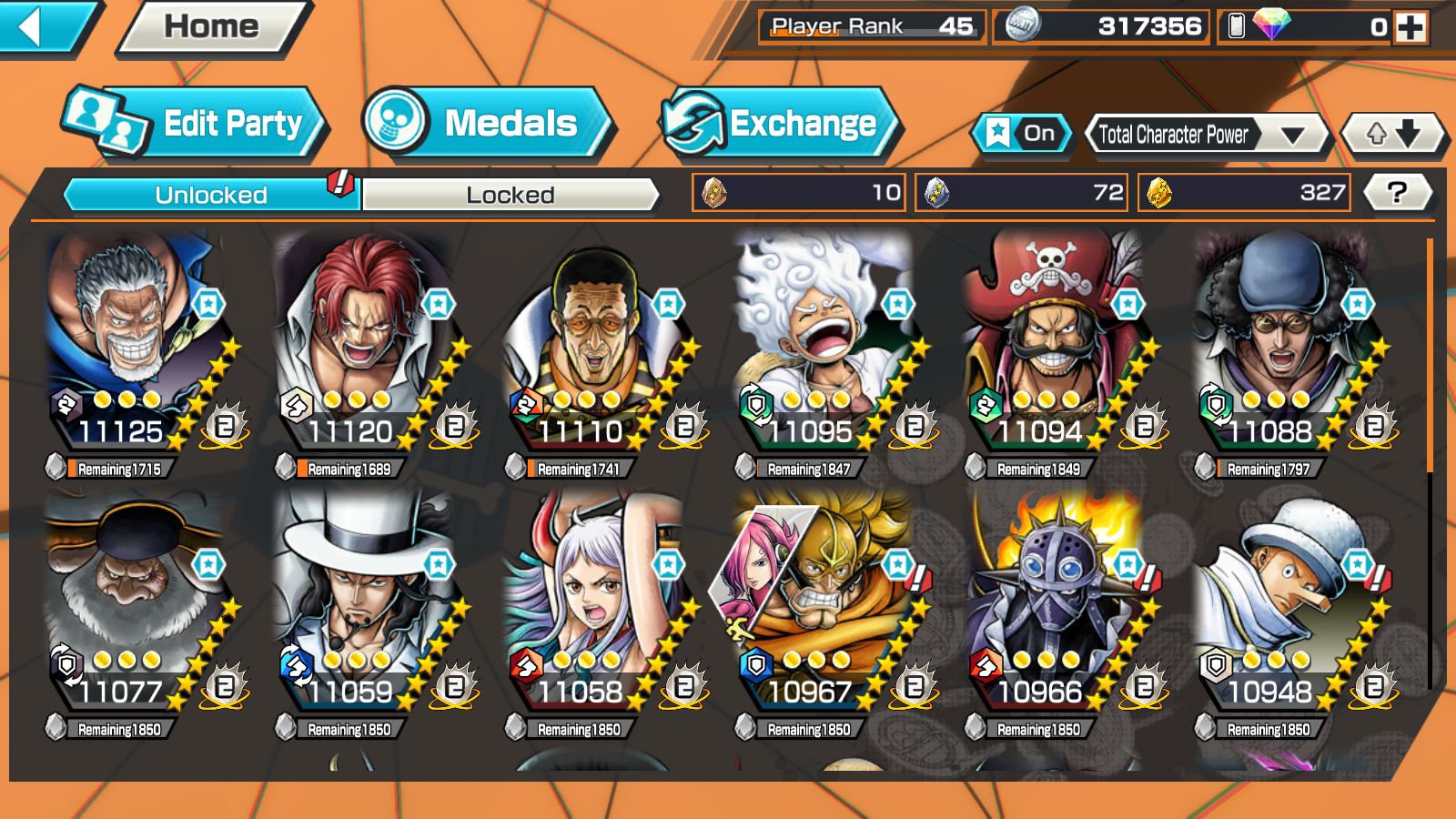Choose the character with 11110 power
Image resolution: width=1456 pixels, height=819 pixels.
(x=596, y=346)
